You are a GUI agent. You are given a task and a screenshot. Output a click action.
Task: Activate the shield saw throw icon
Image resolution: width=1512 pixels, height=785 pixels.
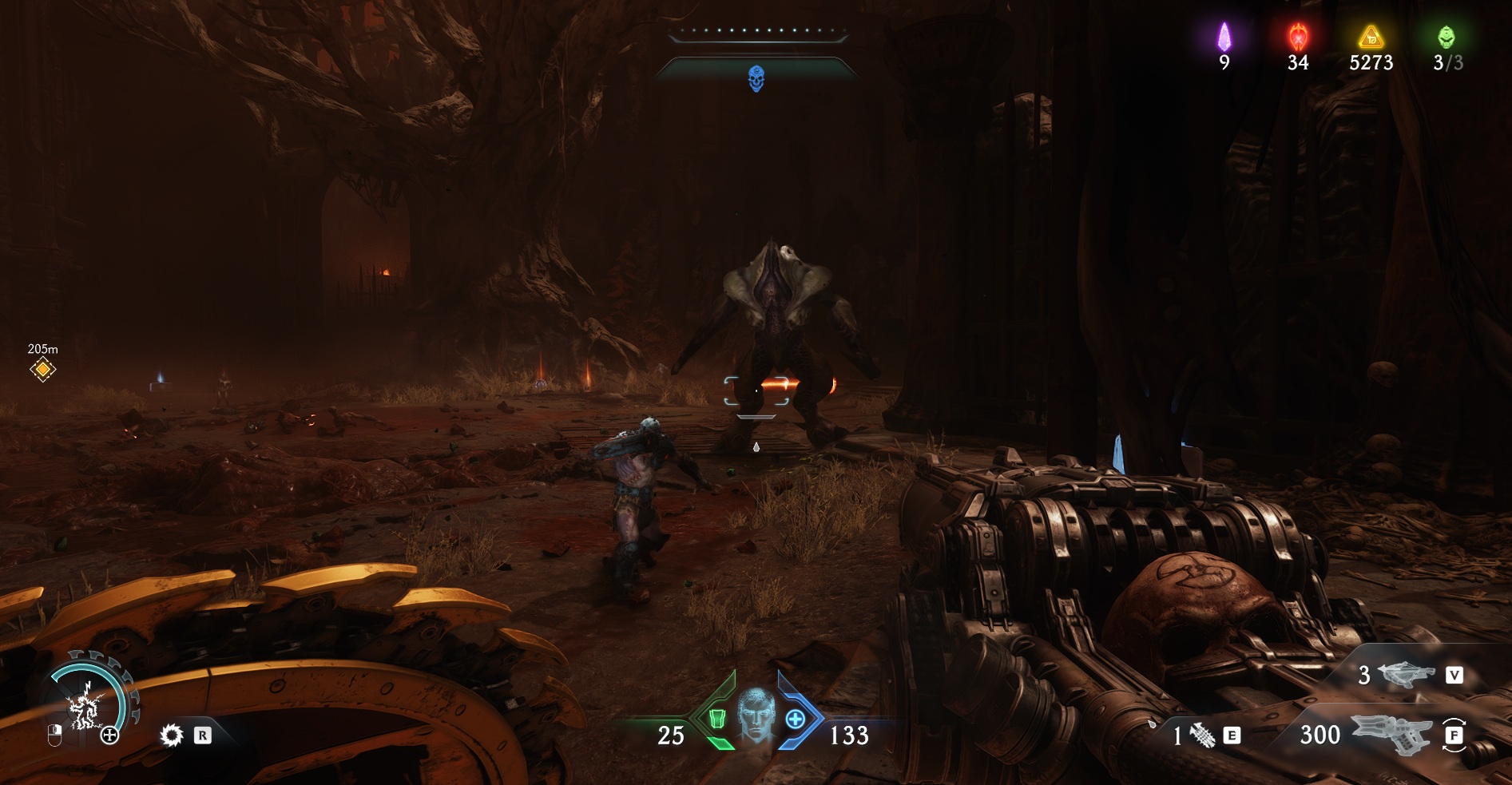[172, 735]
